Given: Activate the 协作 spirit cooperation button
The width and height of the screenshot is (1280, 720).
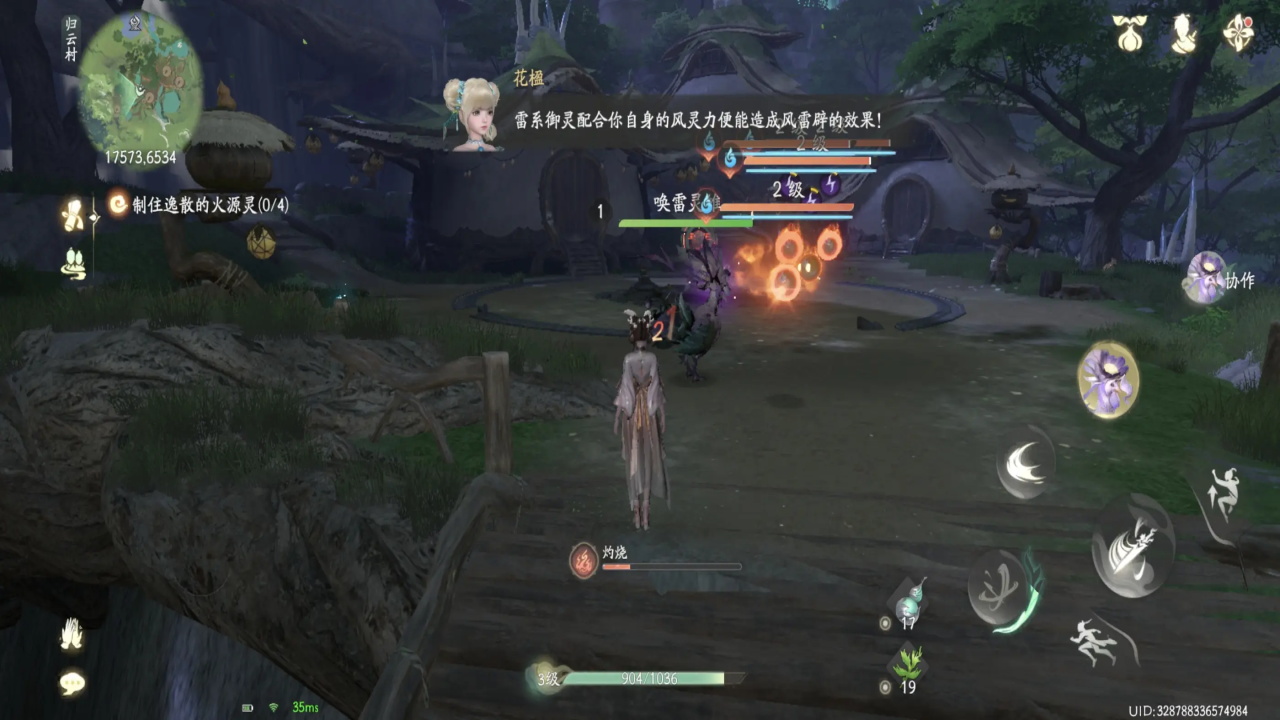Looking at the screenshot, I should click(1206, 277).
